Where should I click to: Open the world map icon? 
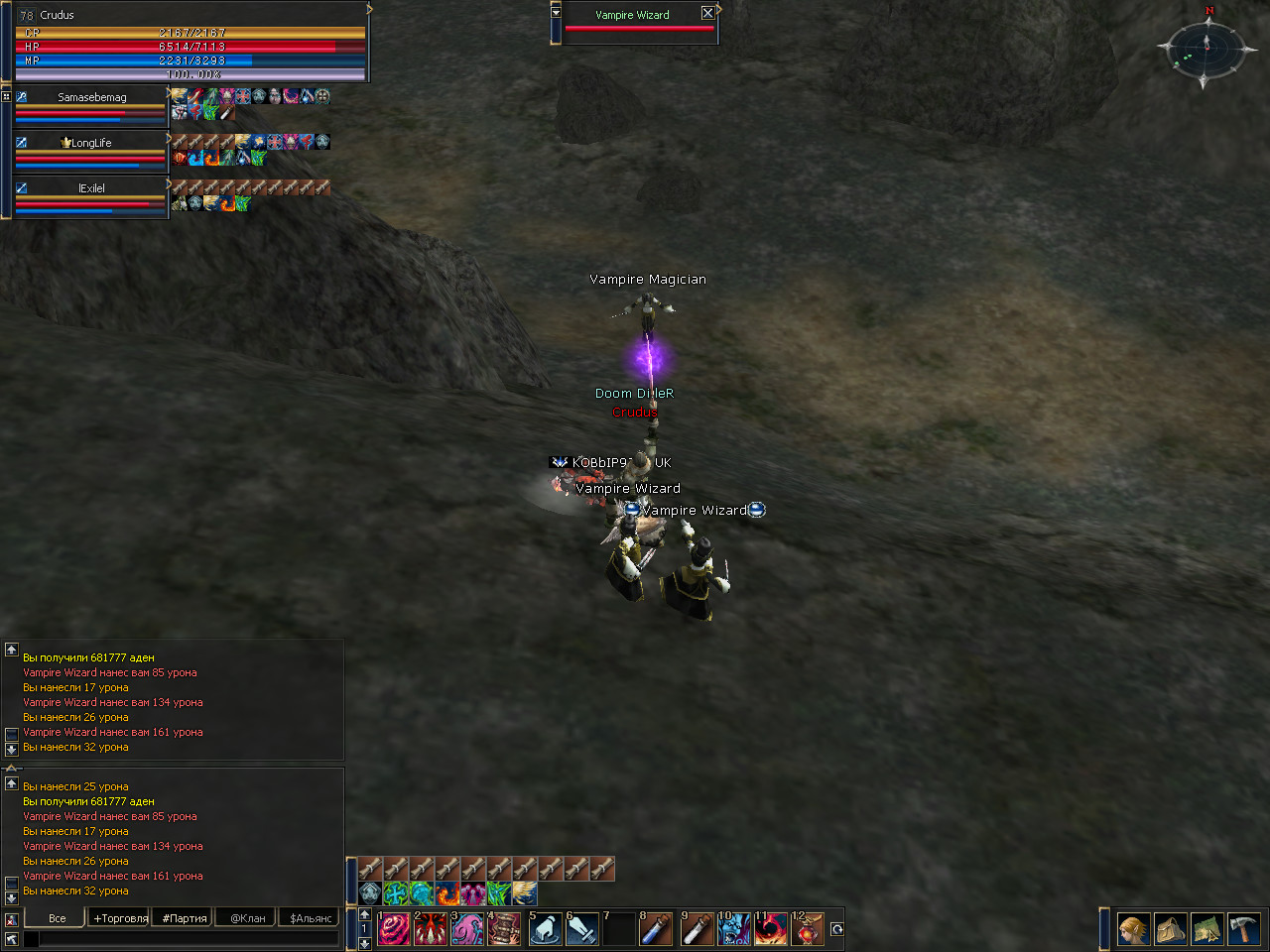[1207, 929]
